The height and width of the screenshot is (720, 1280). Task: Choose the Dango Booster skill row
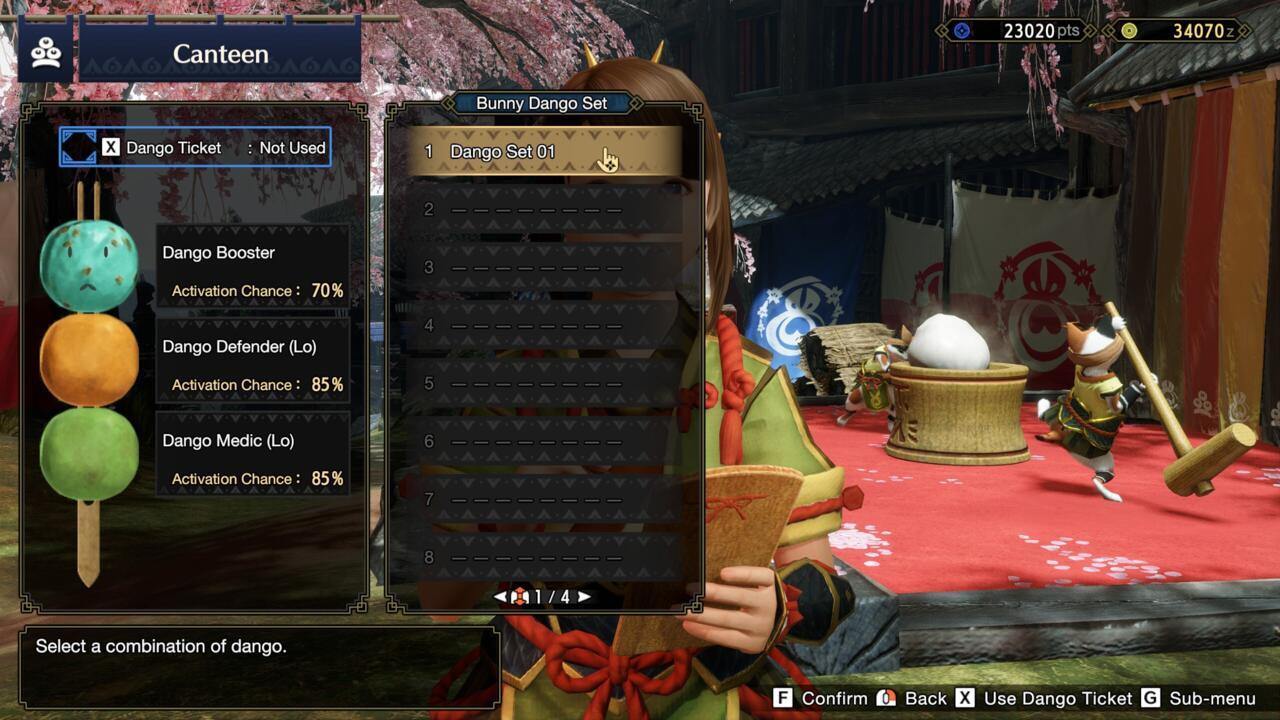[x=252, y=270]
